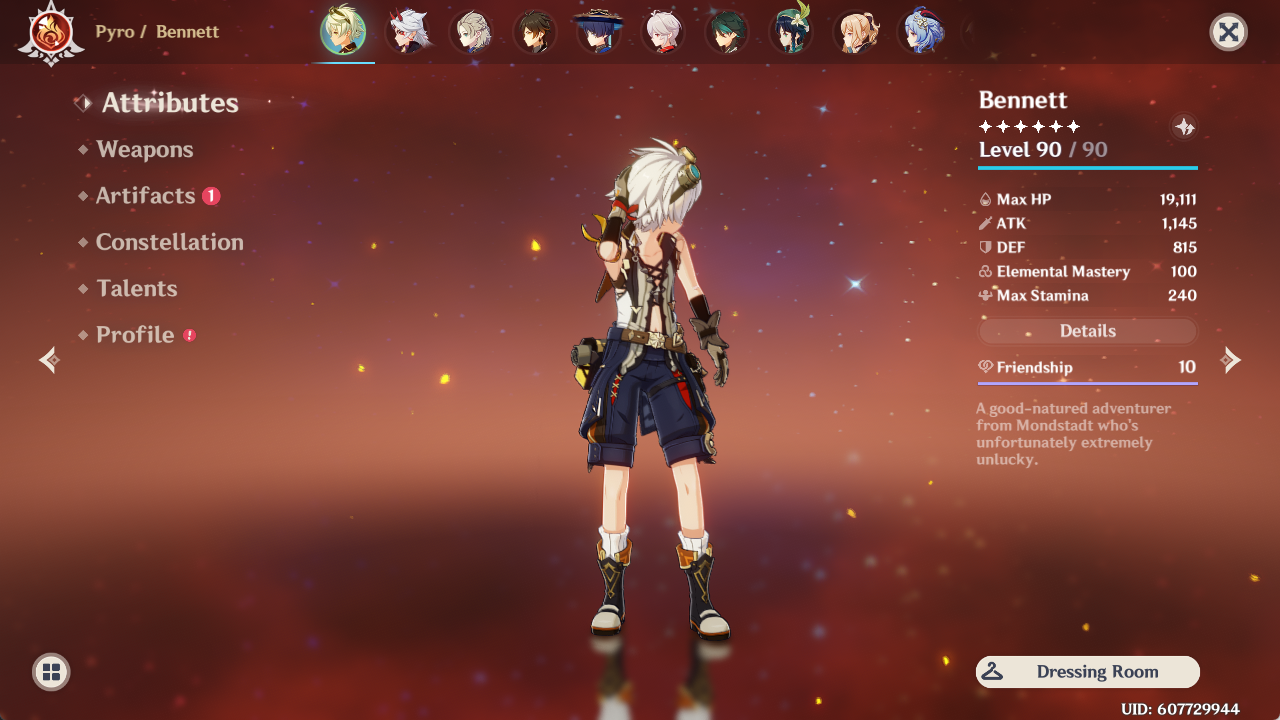The image size is (1280, 720).
Task: Select Kazuha's white-haired portrait
Action: [x=663, y=32]
